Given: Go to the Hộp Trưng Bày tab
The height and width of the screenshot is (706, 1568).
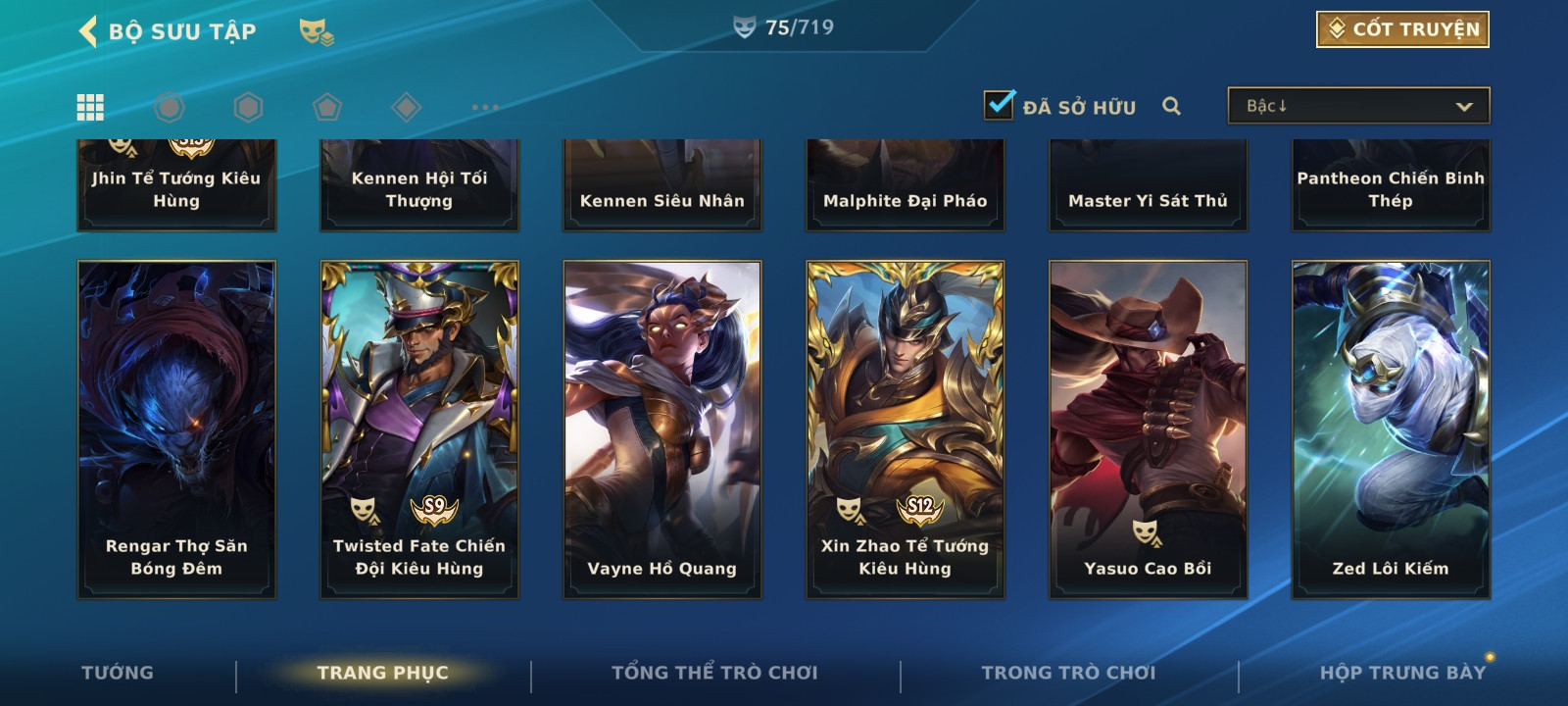Looking at the screenshot, I should click(x=1401, y=673).
